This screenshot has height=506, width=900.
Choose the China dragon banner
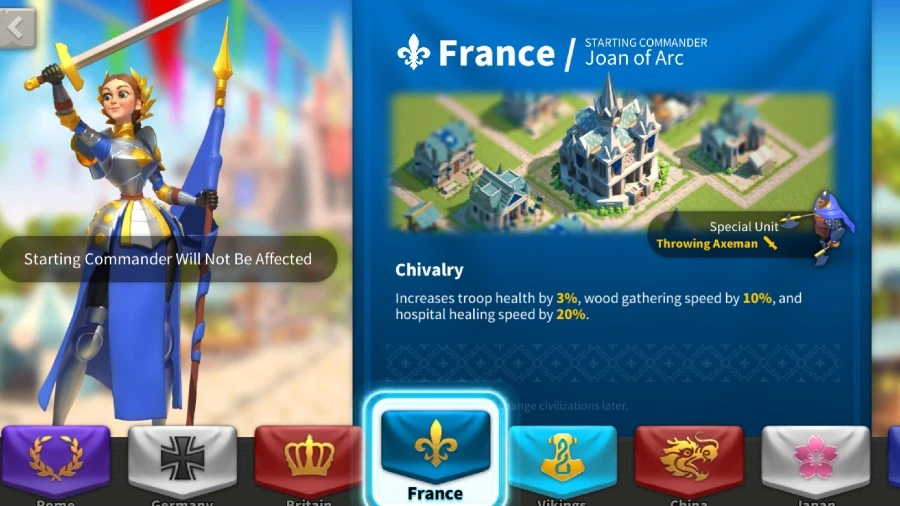click(688, 458)
